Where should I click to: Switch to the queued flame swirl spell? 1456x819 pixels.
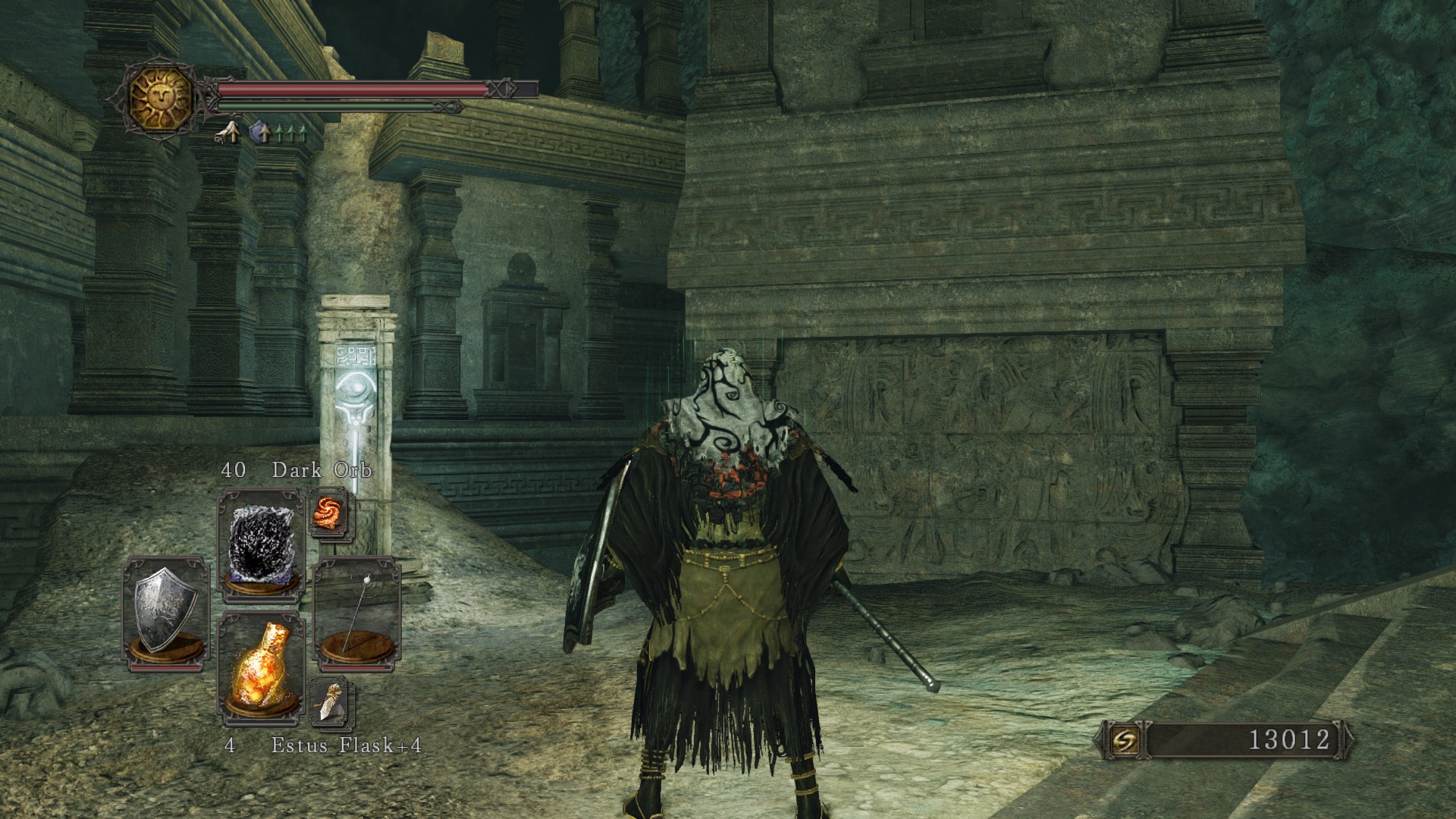pos(331,512)
